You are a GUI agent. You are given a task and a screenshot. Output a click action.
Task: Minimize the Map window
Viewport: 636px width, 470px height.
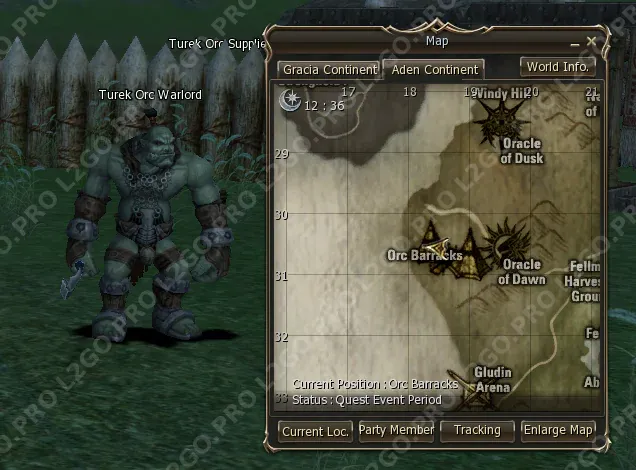tap(575, 44)
